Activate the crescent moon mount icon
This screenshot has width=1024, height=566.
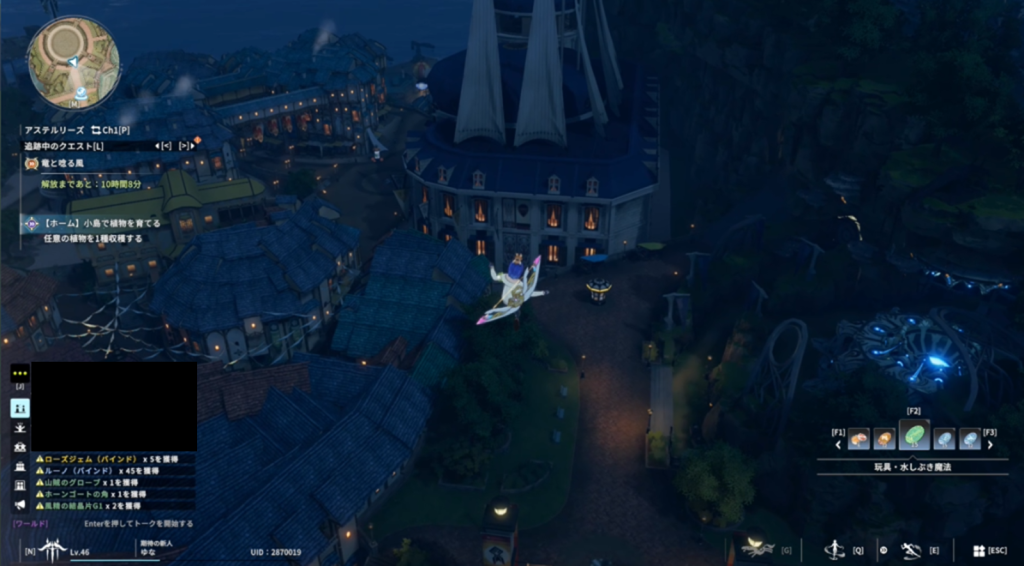click(x=757, y=547)
